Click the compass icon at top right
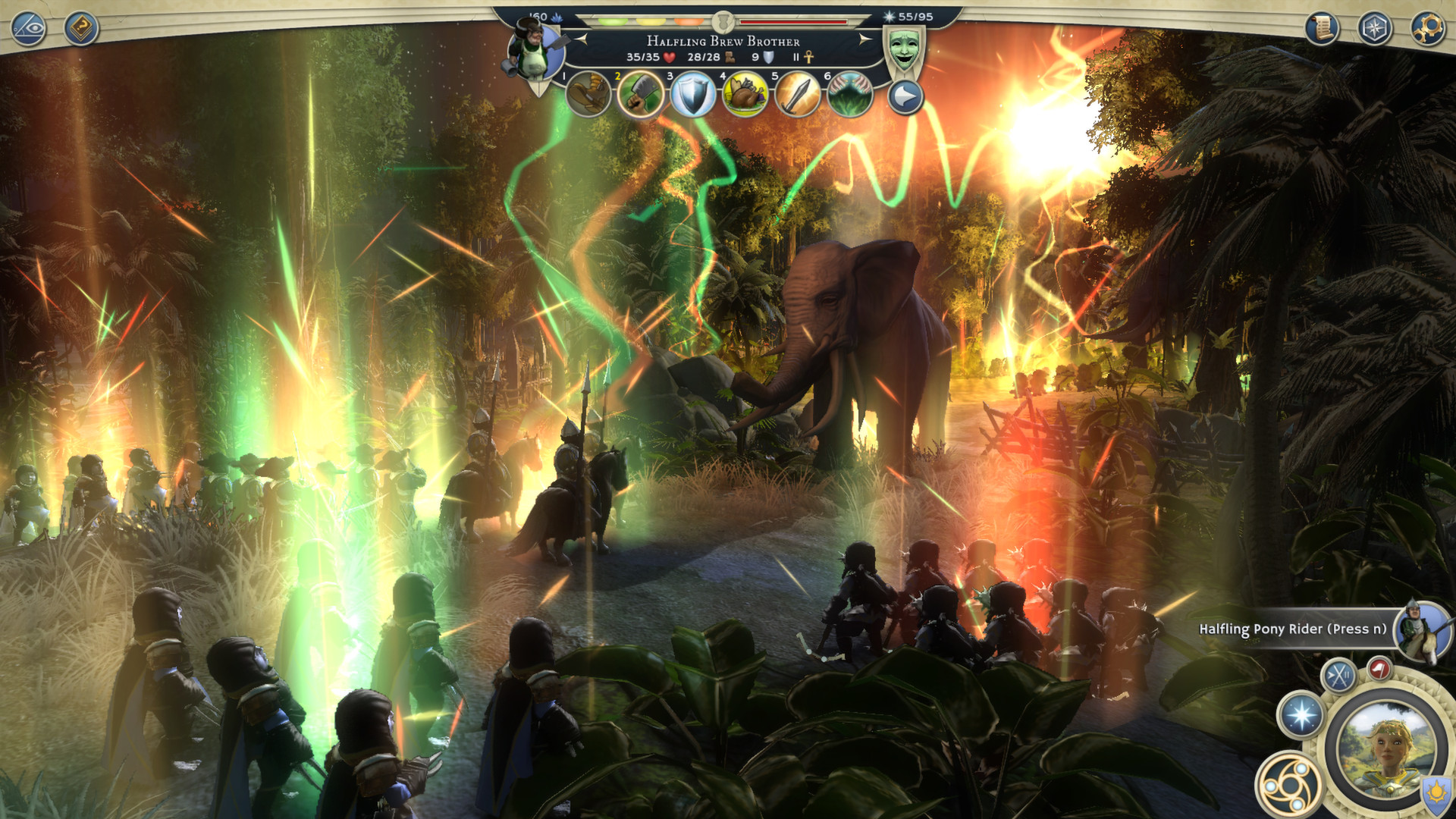The width and height of the screenshot is (1456, 819). point(1374,27)
